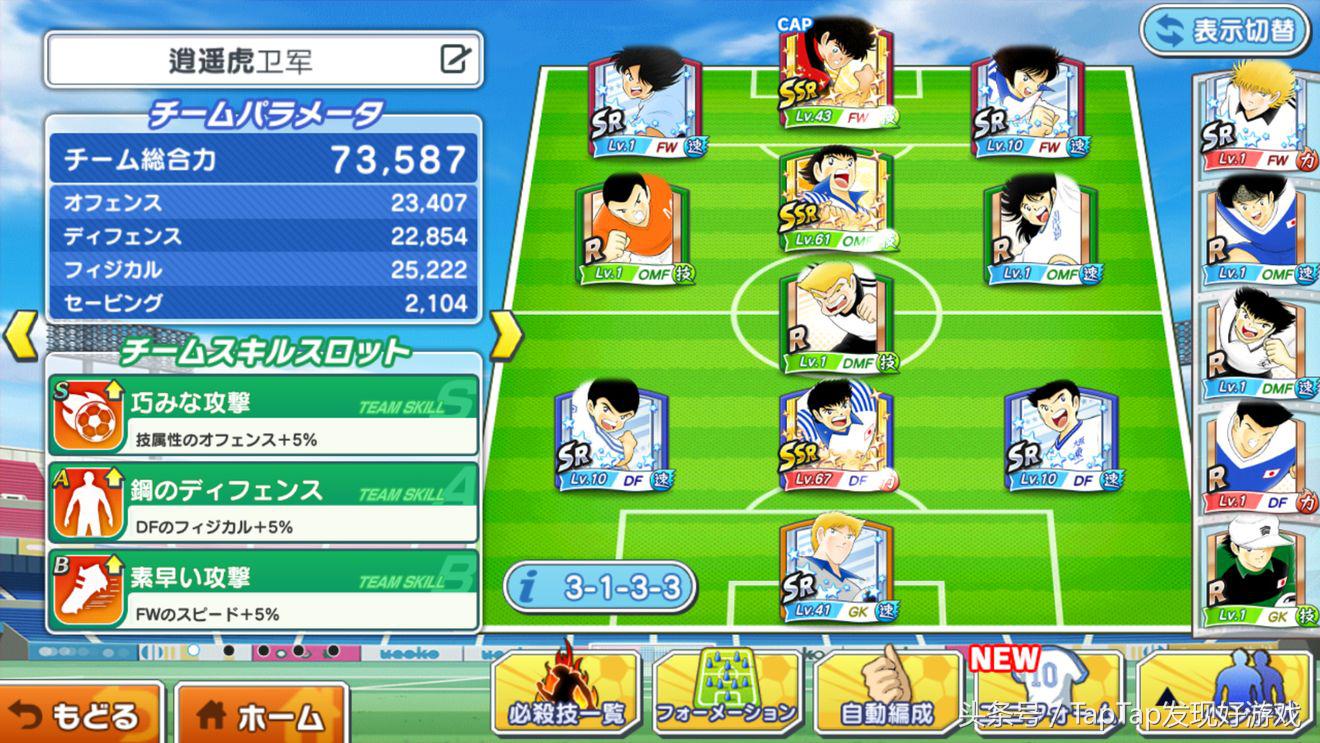1320x743 pixels.
Task: Activate 自動編成 auto team setup
Action: pos(887,692)
